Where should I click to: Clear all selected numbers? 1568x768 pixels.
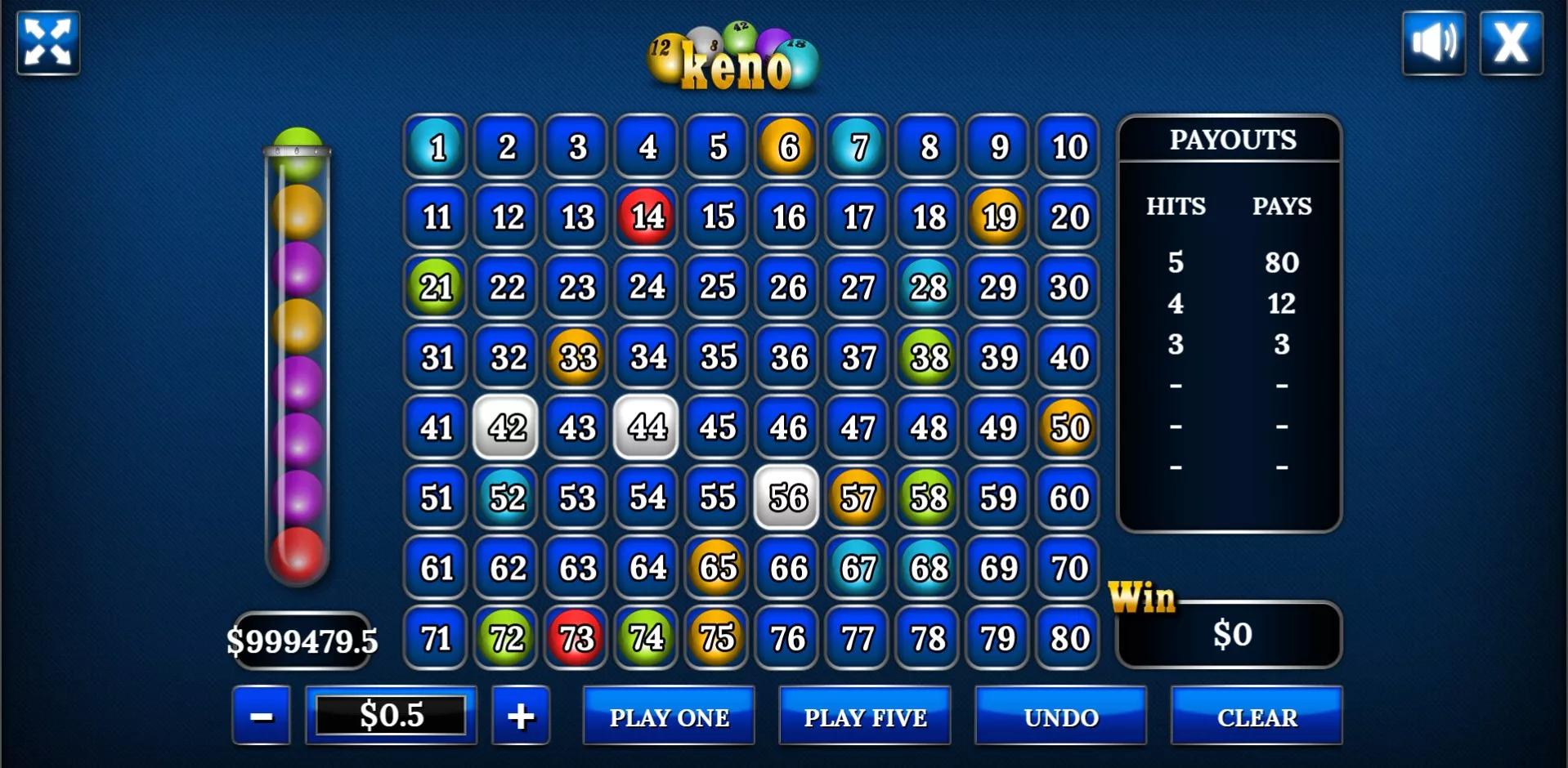tap(1257, 717)
